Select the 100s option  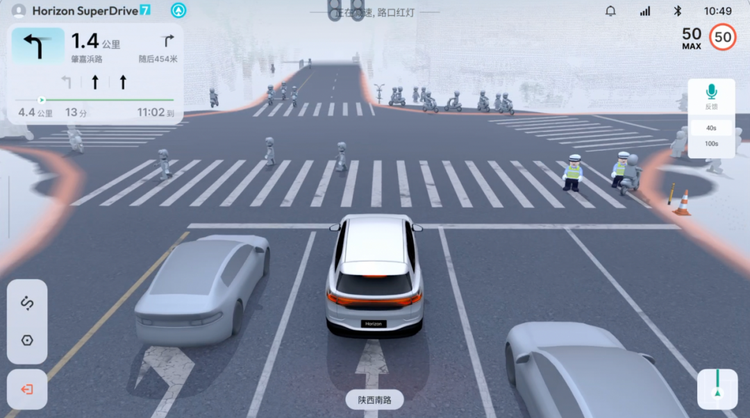(x=711, y=144)
